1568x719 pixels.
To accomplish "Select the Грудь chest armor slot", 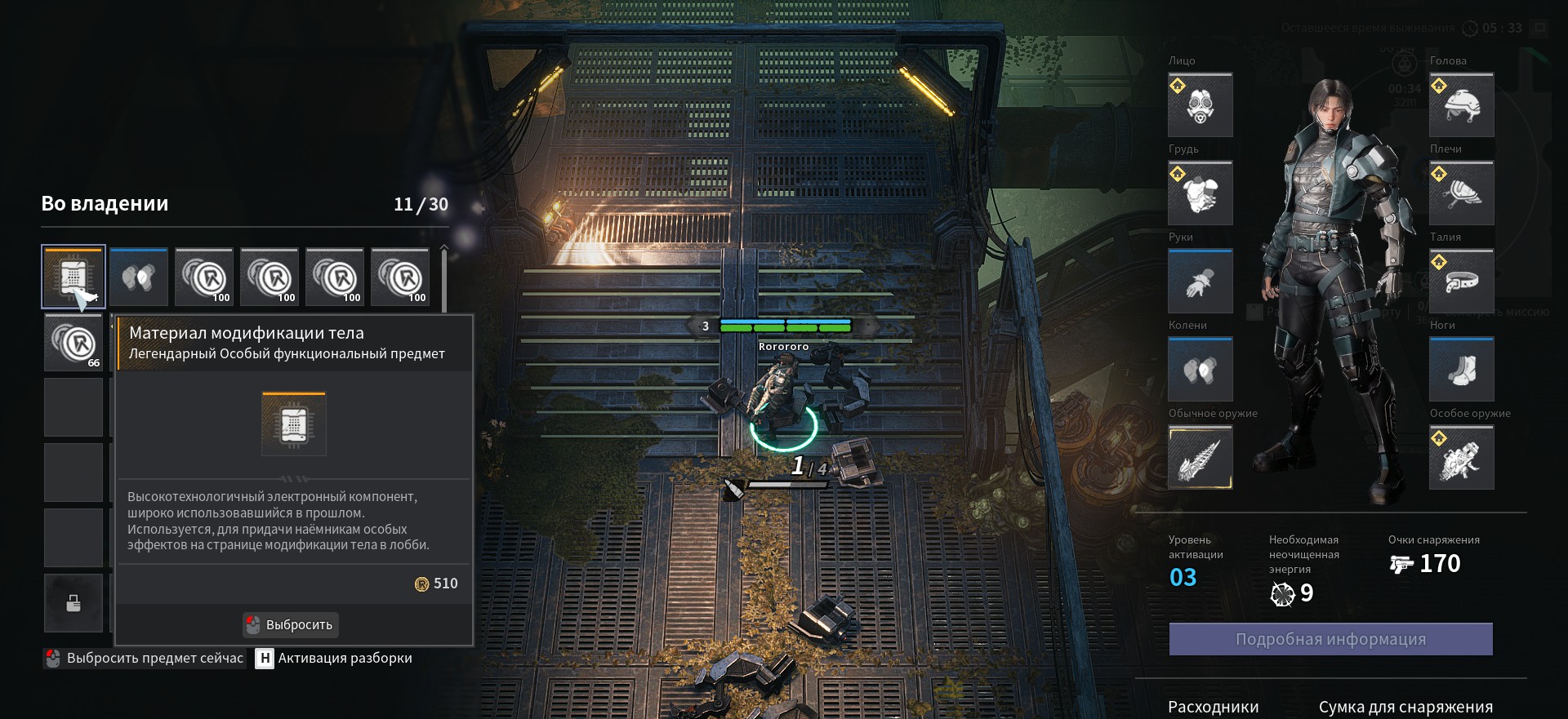I will coord(1200,193).
